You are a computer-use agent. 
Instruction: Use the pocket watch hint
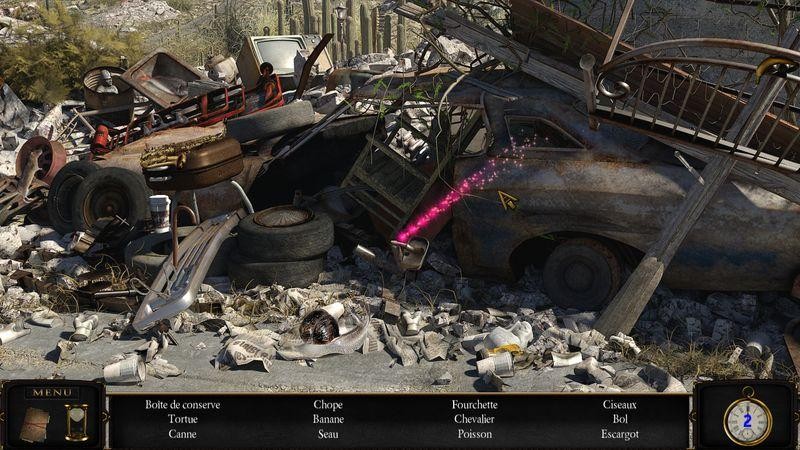(746, 420)
